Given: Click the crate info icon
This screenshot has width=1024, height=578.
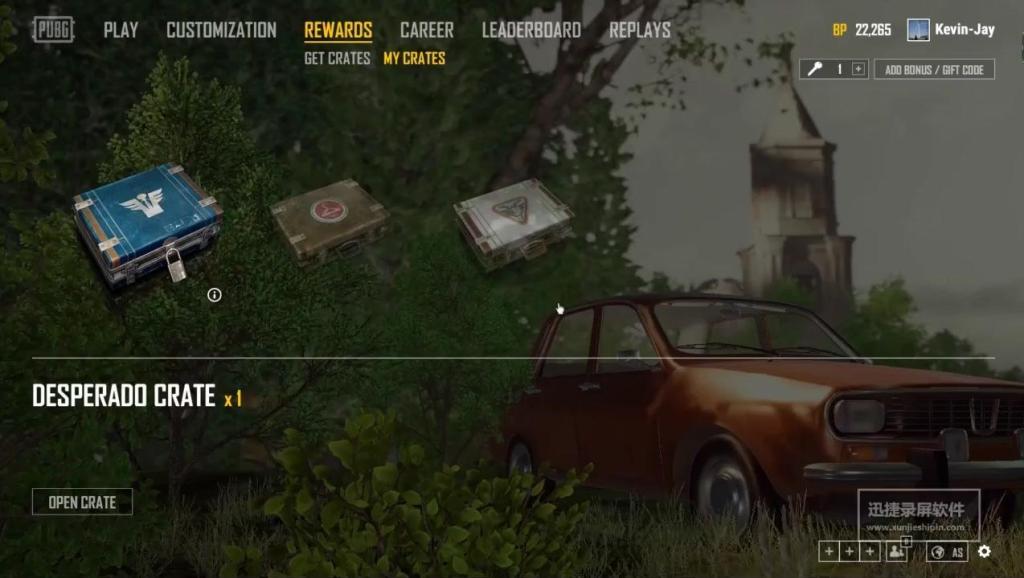Looking at the screenshot, I should click(x=214, y=294).
